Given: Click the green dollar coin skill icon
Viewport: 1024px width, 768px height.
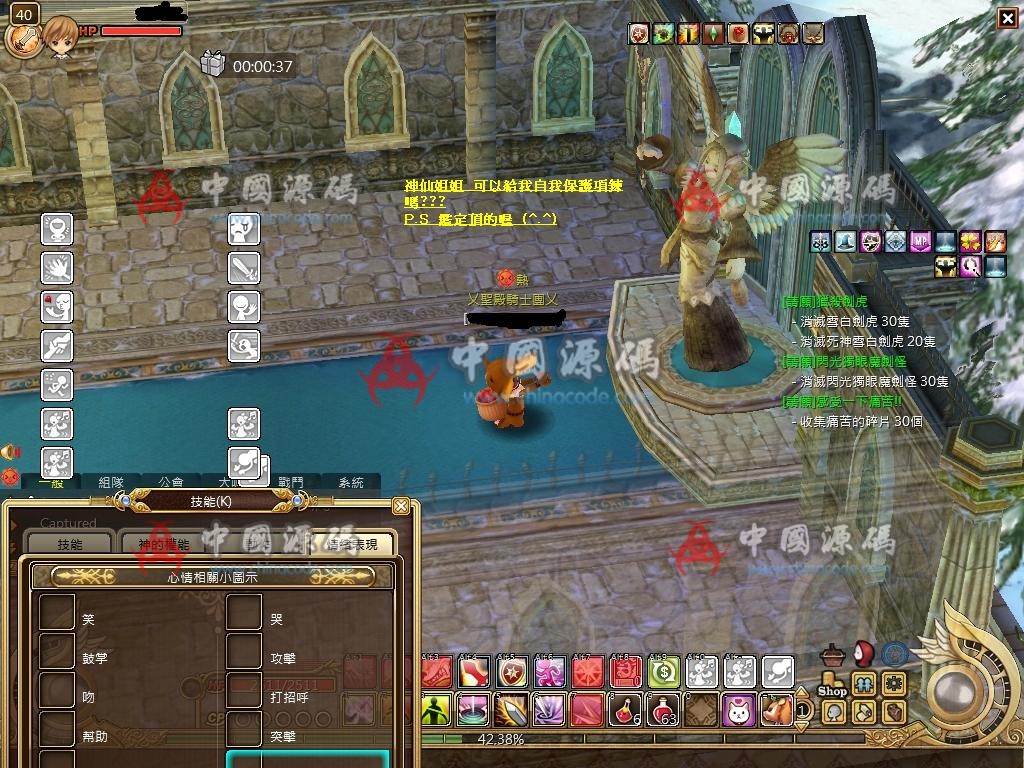Looking at the screenshot, I should pyautogui.click(x=663, y=671).
